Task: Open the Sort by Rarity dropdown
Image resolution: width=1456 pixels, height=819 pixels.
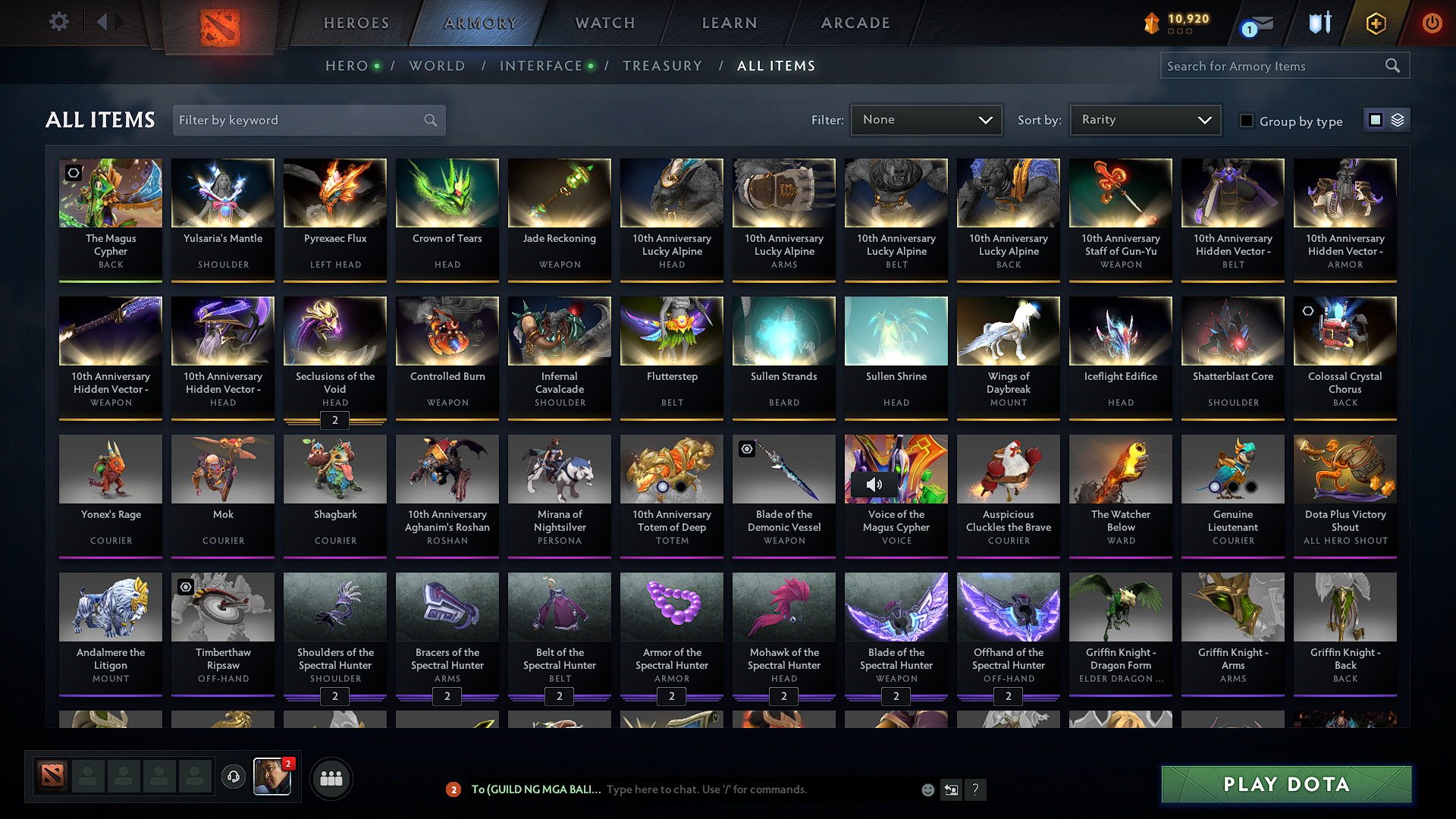Action: click(1145, 120)
